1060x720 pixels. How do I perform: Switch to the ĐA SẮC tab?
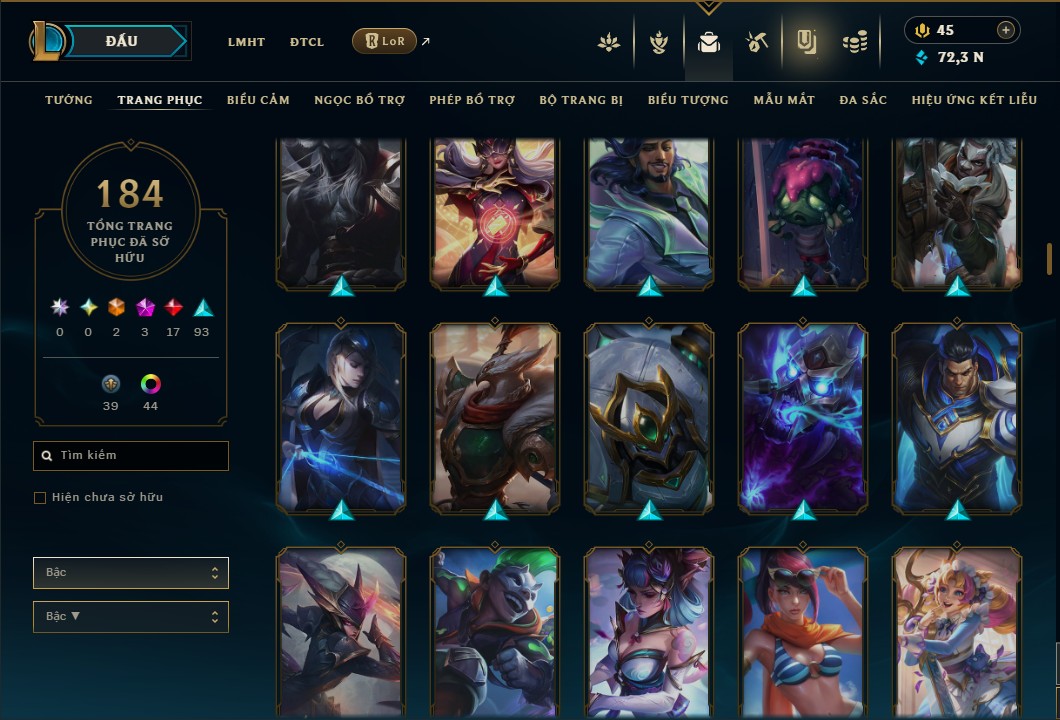(x=863, y=100)
